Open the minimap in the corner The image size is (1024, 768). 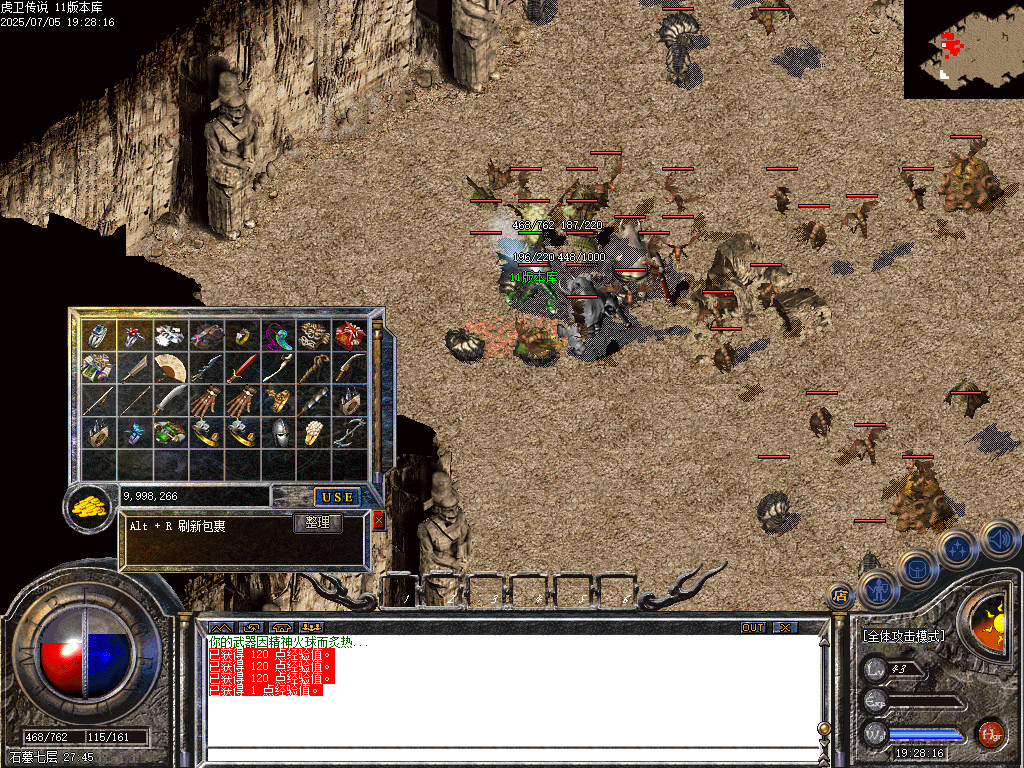coord(963,49)
